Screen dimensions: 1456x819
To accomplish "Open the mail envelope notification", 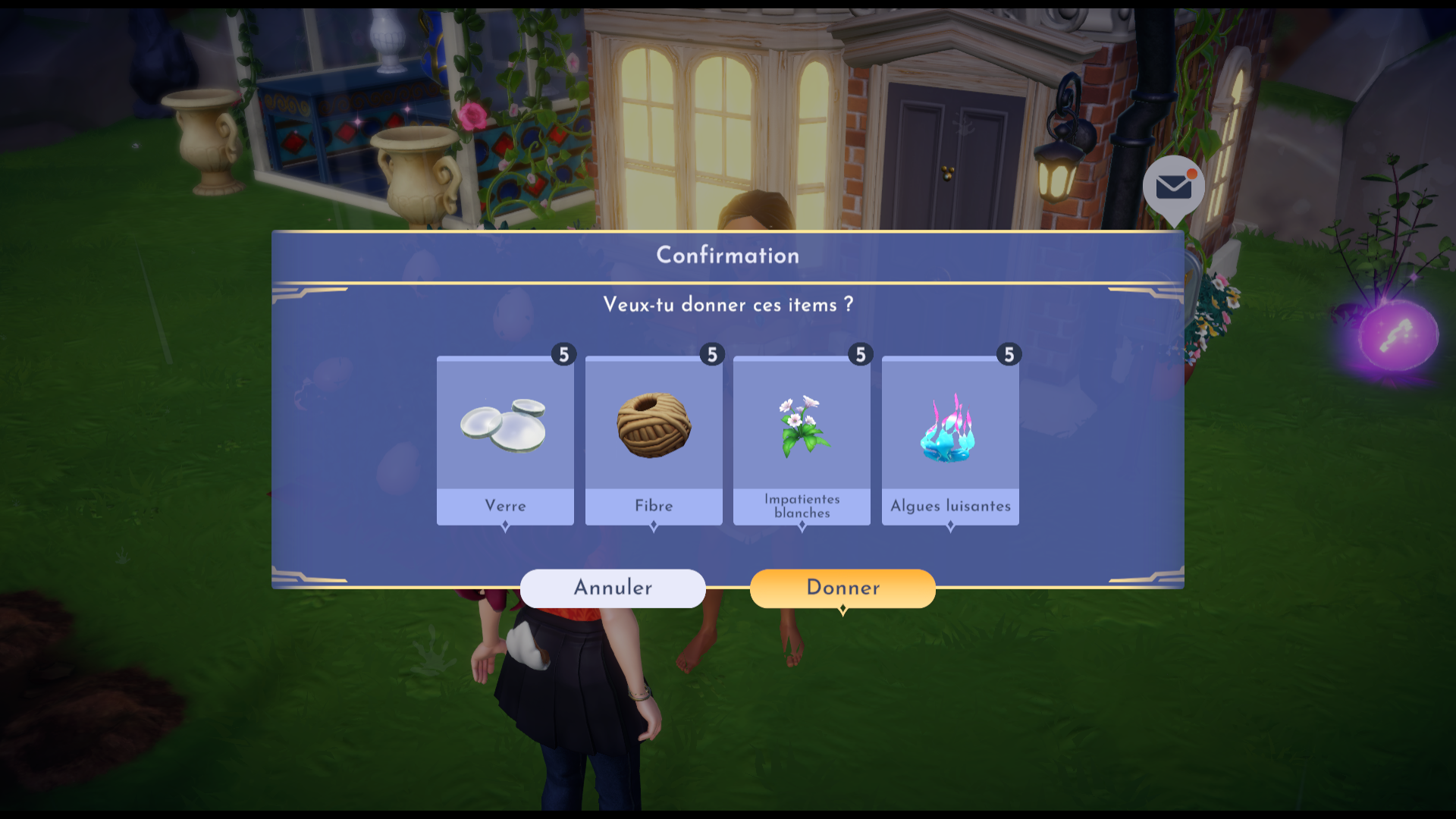I will click(x=1173, y=186).
